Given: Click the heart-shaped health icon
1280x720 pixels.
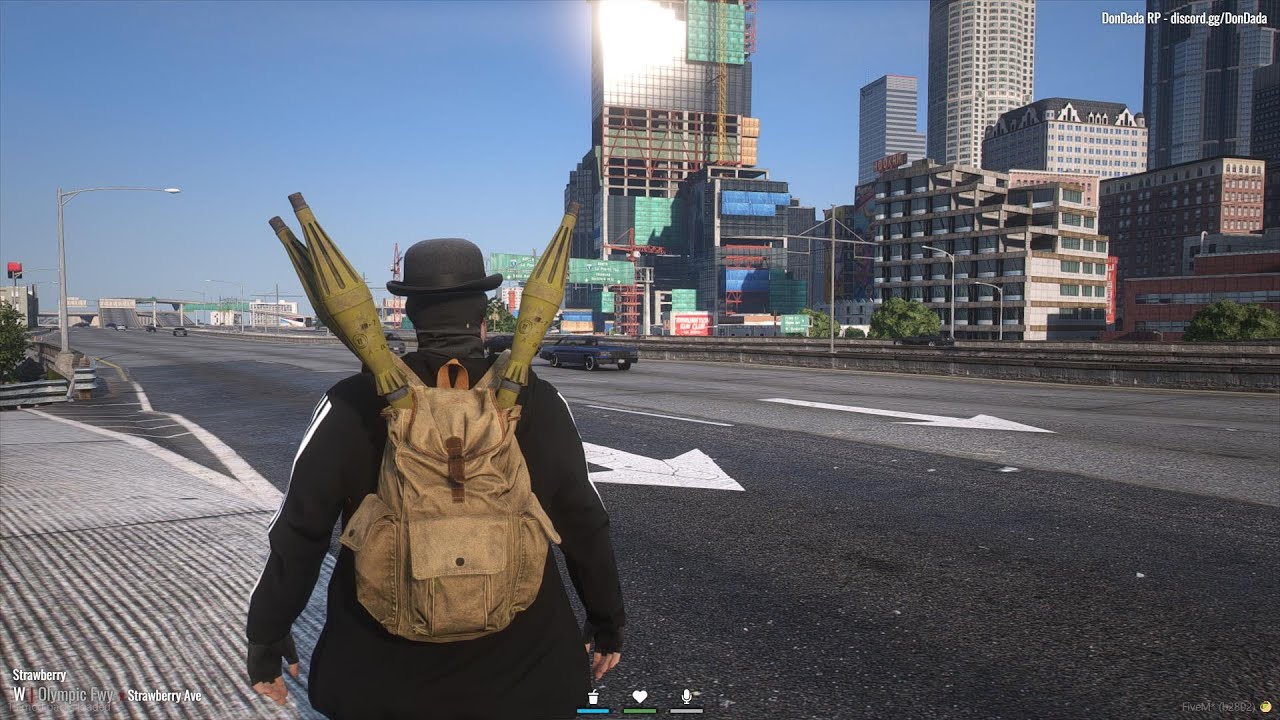Looking at the screenshot, I should tap(640, 696).
